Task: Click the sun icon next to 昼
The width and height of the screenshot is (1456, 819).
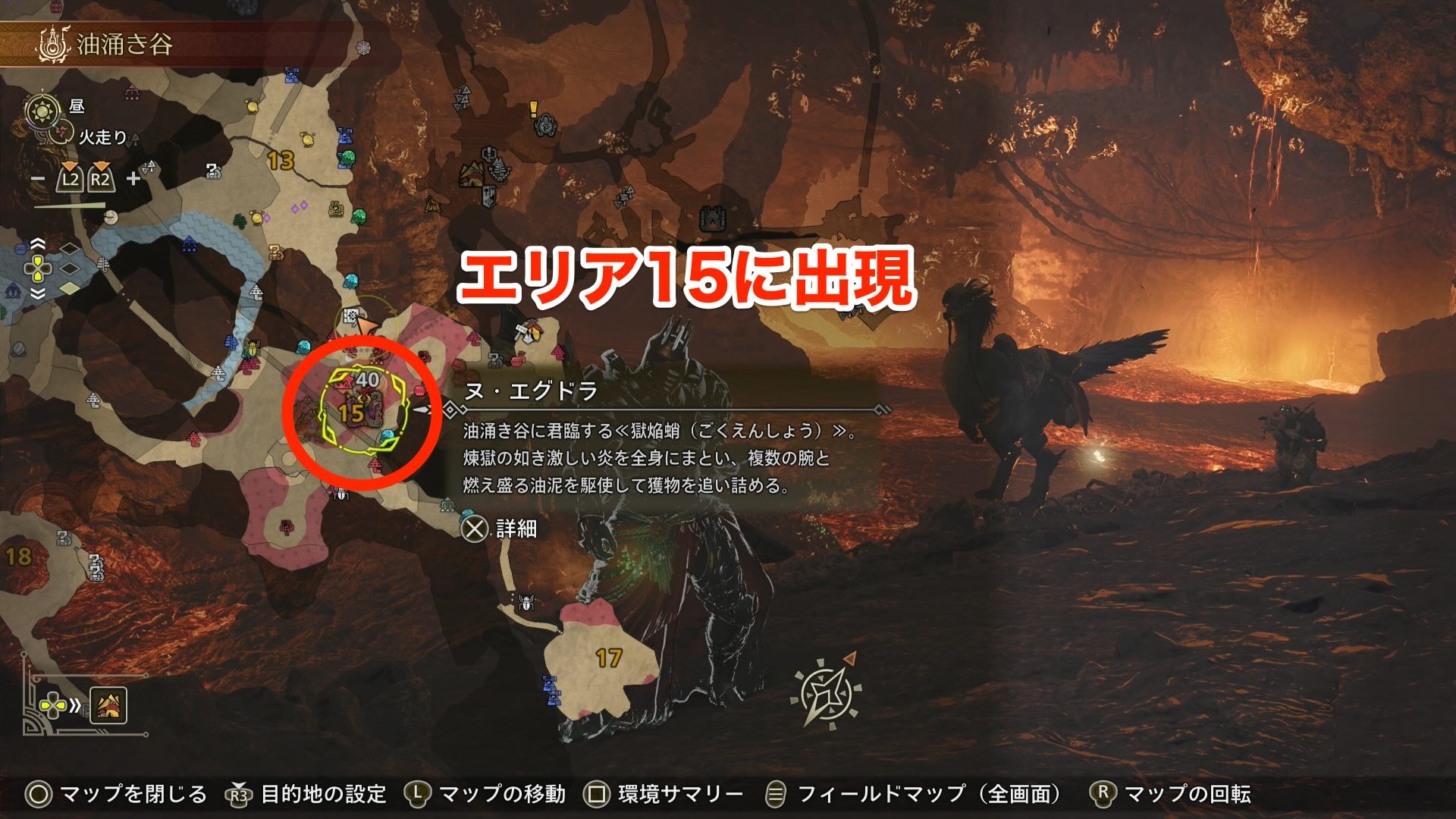Action: tap(42, 109)
